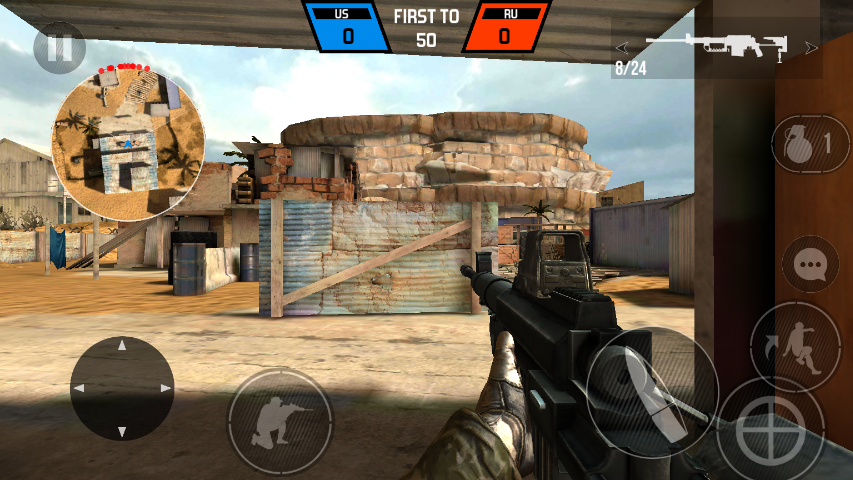Switch to the next weapon arrow
Screen dimensions: 853x480
810,47
